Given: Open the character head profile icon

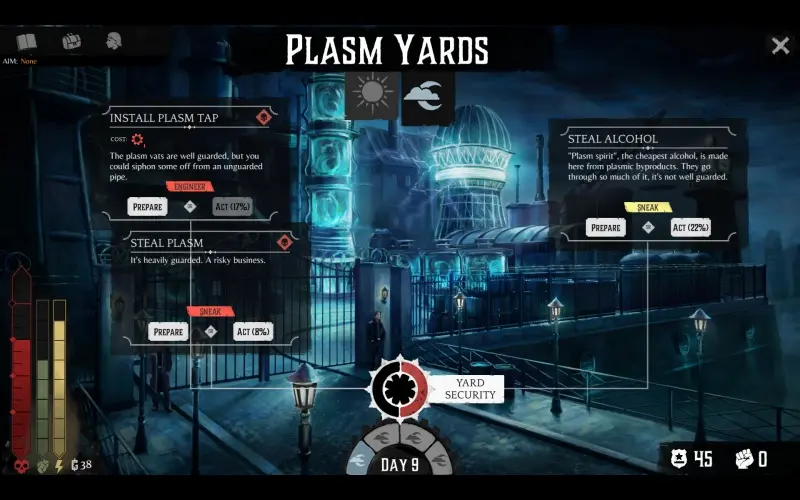Looking at the screenshot, I should (114, 42).
